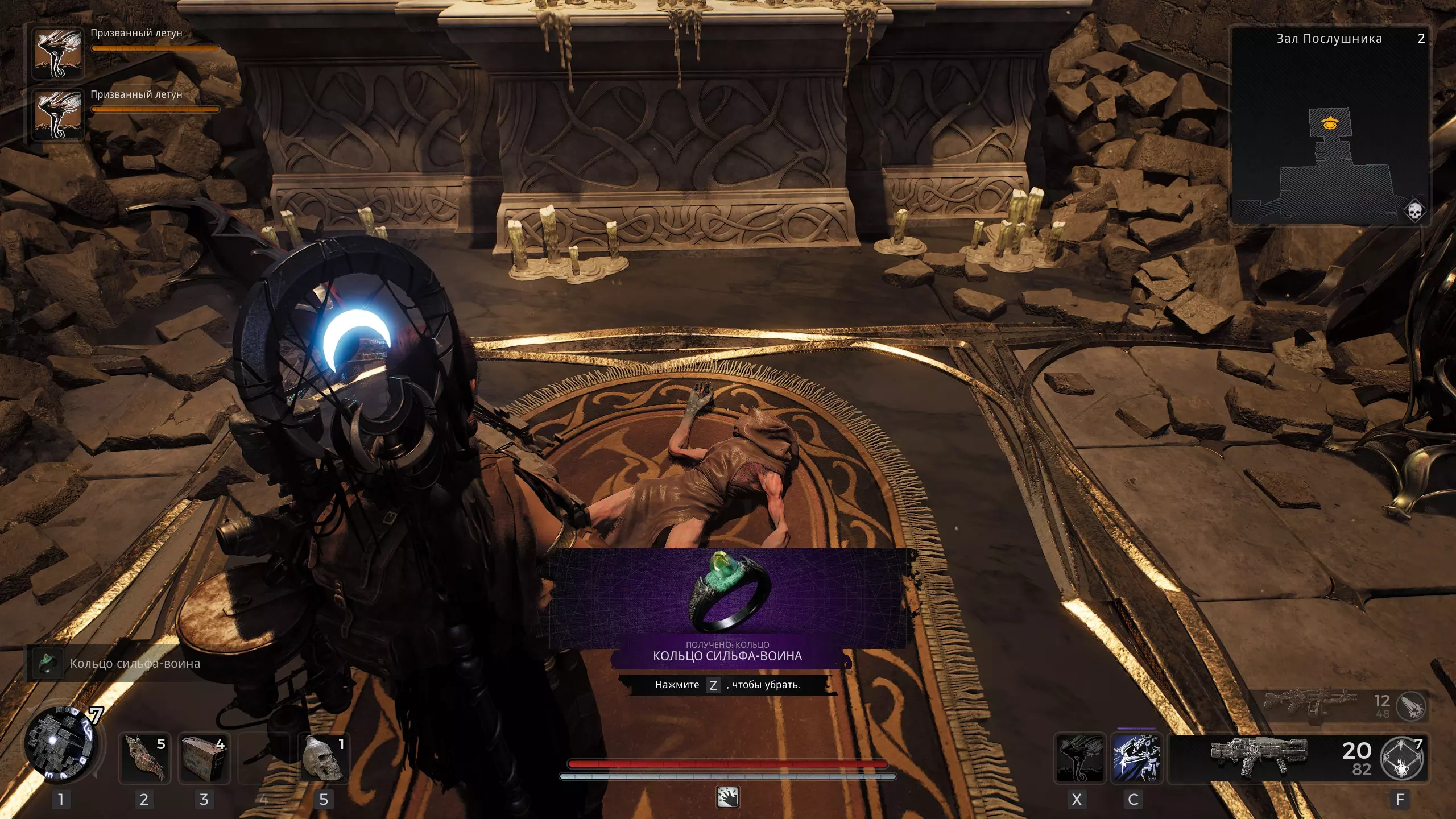Screen dimensions: 1456x819
Task: Click the Кольцо сильфа-воина ring image in the banner
Action: coord(729,592)
